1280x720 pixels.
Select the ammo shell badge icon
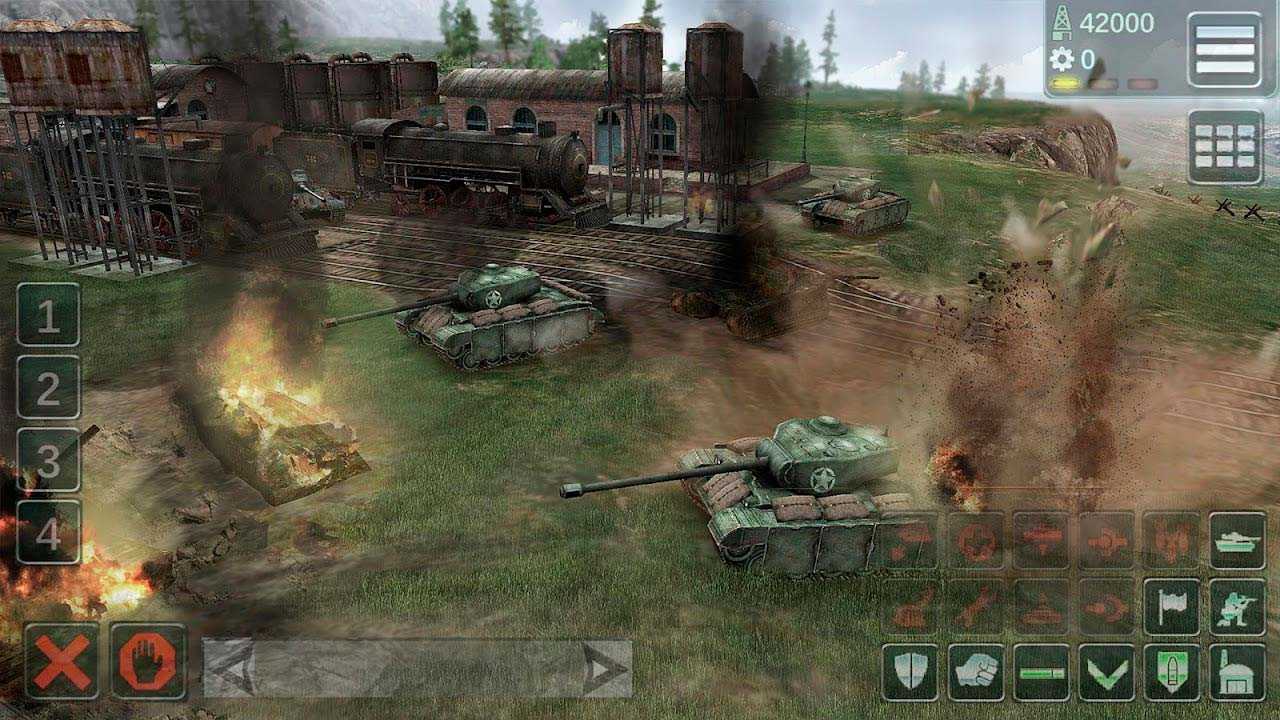tap(1172, 672)
